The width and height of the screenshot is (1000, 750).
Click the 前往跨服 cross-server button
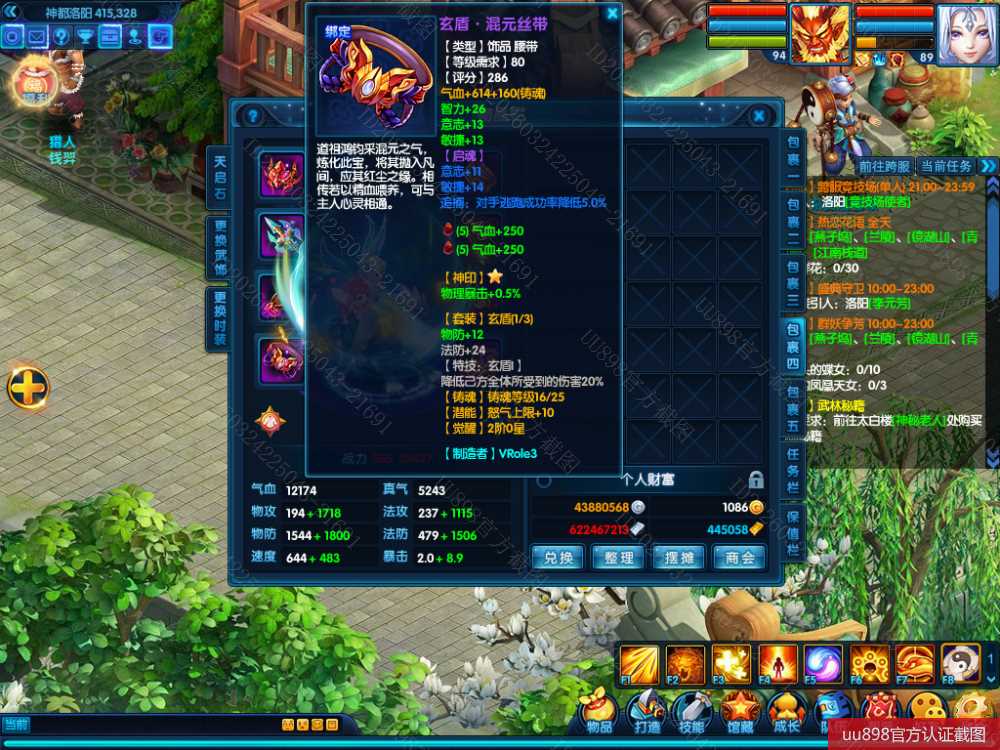(x=883, y=166)
